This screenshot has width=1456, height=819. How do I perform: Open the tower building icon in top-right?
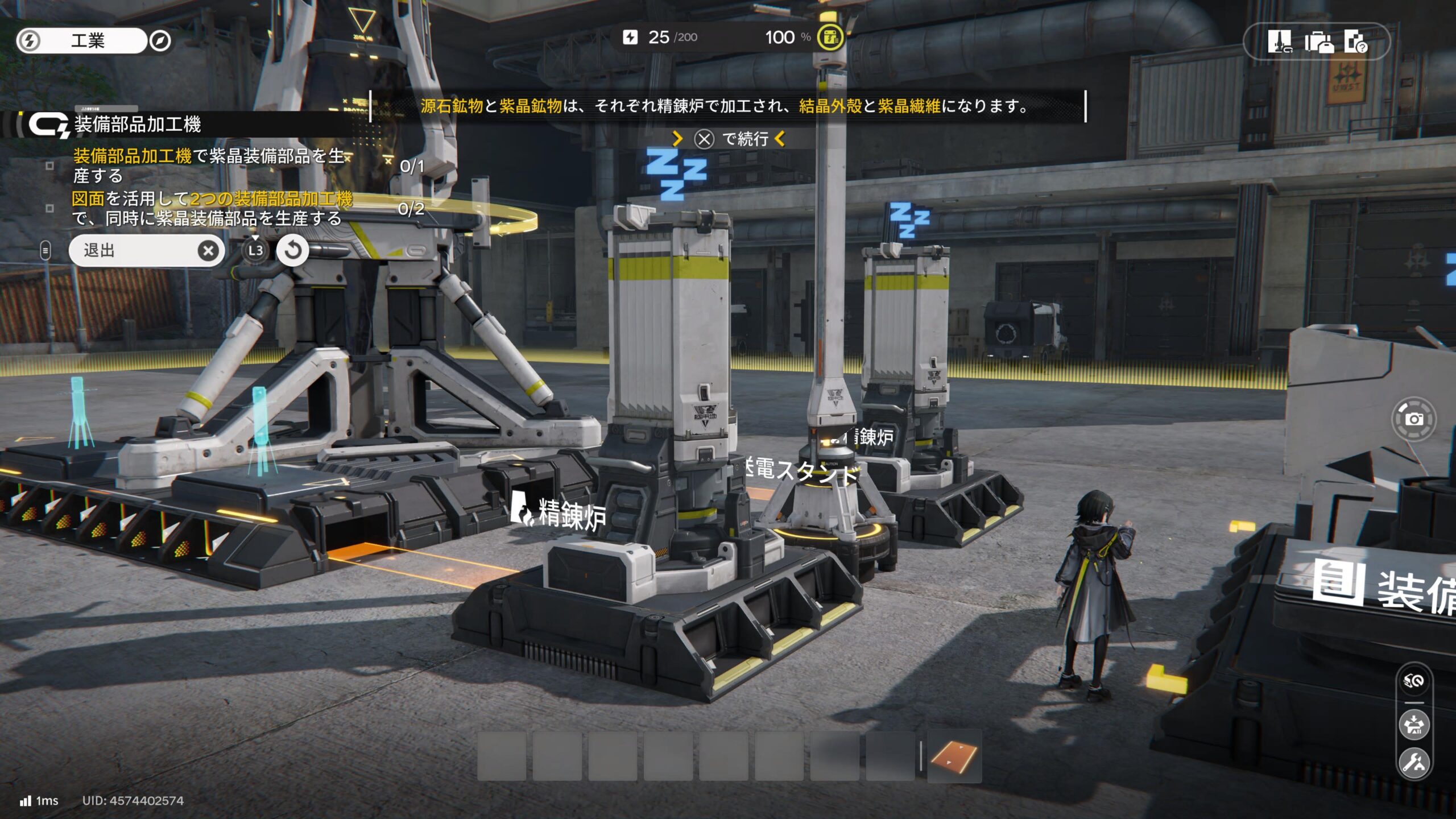[x=1279, y=42]
